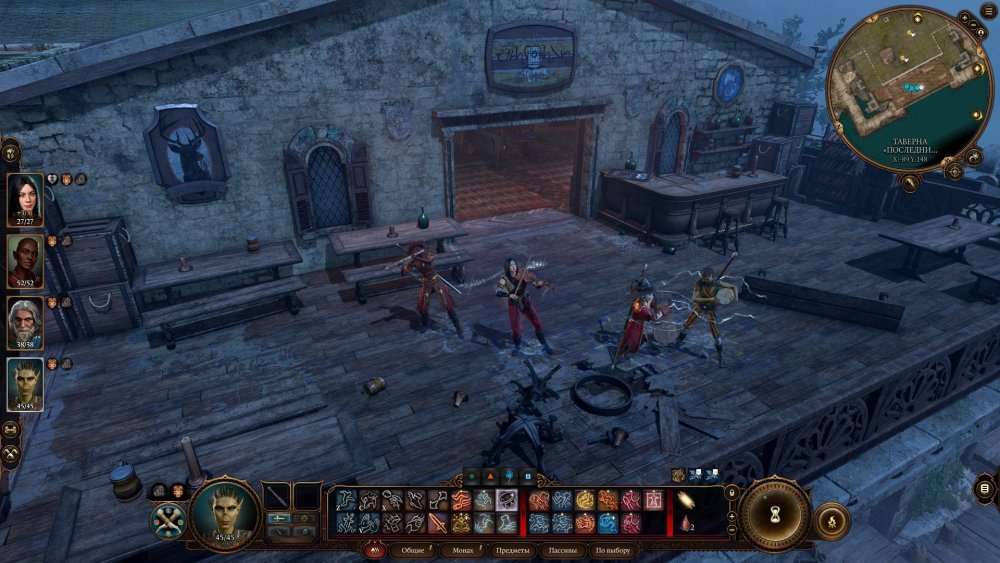Activate the red sword attack ability
This screenshot has width=1000, height=563.
[x=438, y=523]
